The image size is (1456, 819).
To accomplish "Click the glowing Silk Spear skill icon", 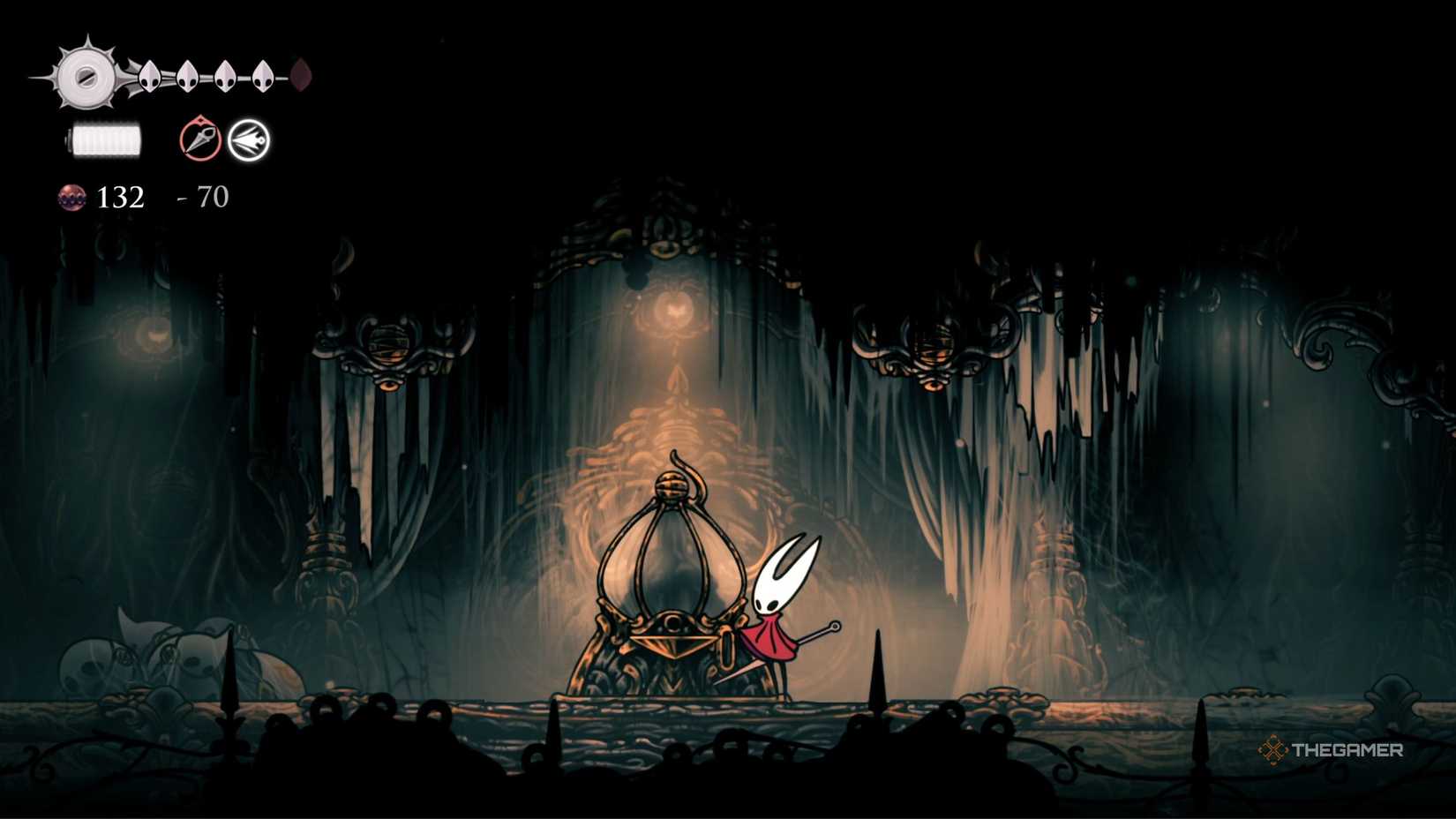I will (251, 139).
